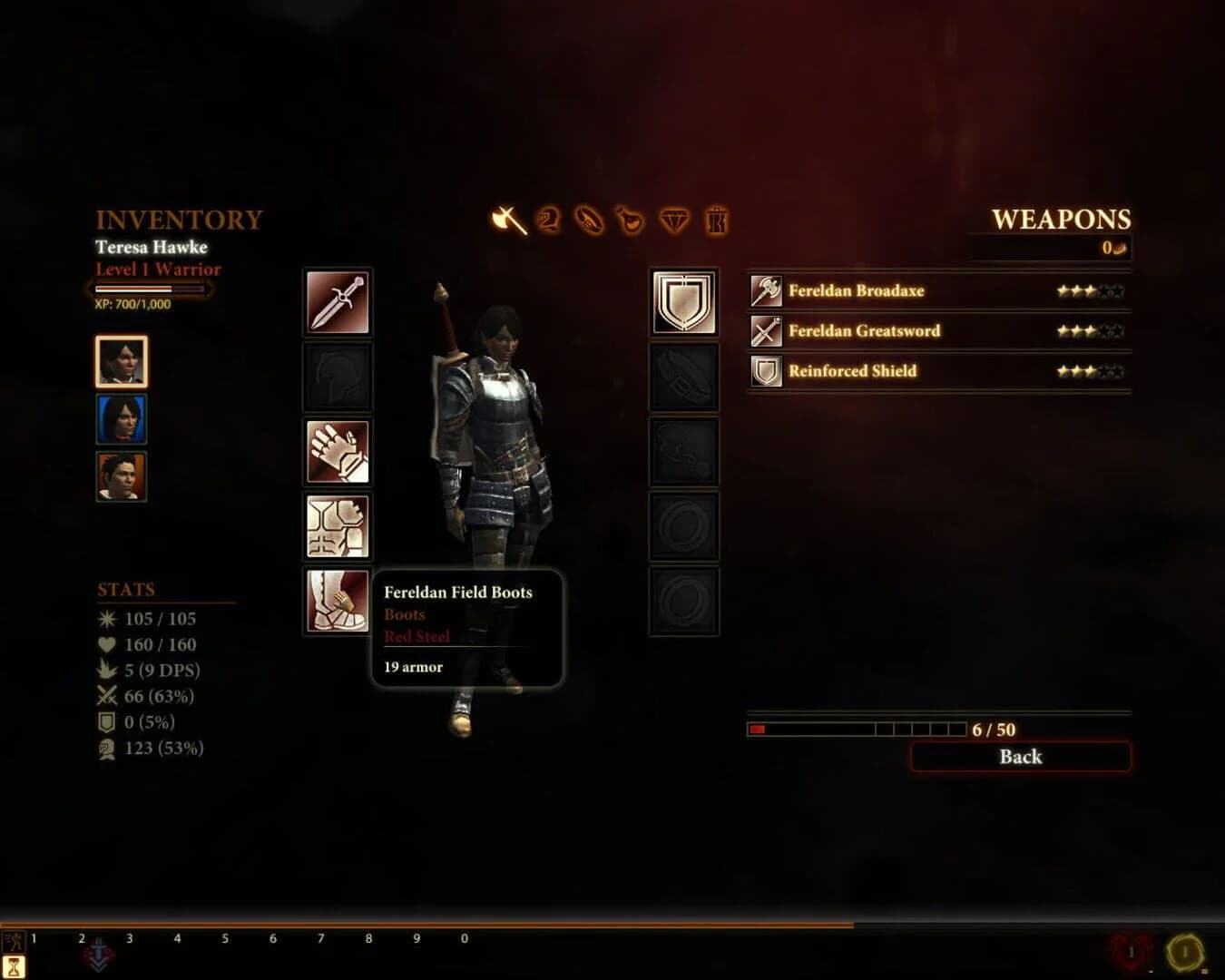Select the Junk category (trash icon)
Viewport: 1225px width, 980px height.
click(x=716, y=220)
